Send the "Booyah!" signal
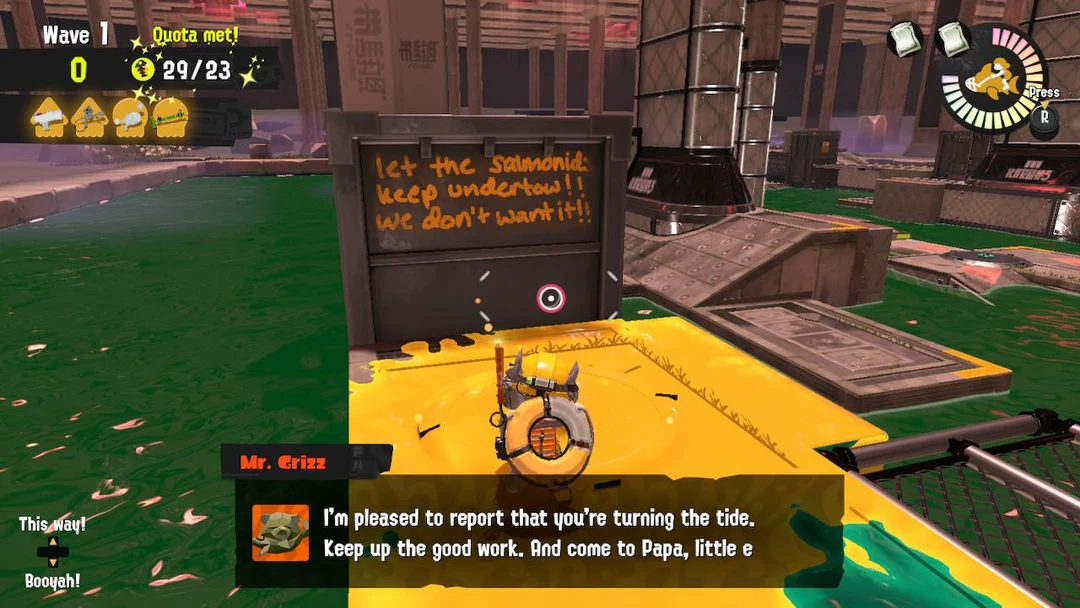Viewport: 1080px width, 608px height. pos(52,581)
